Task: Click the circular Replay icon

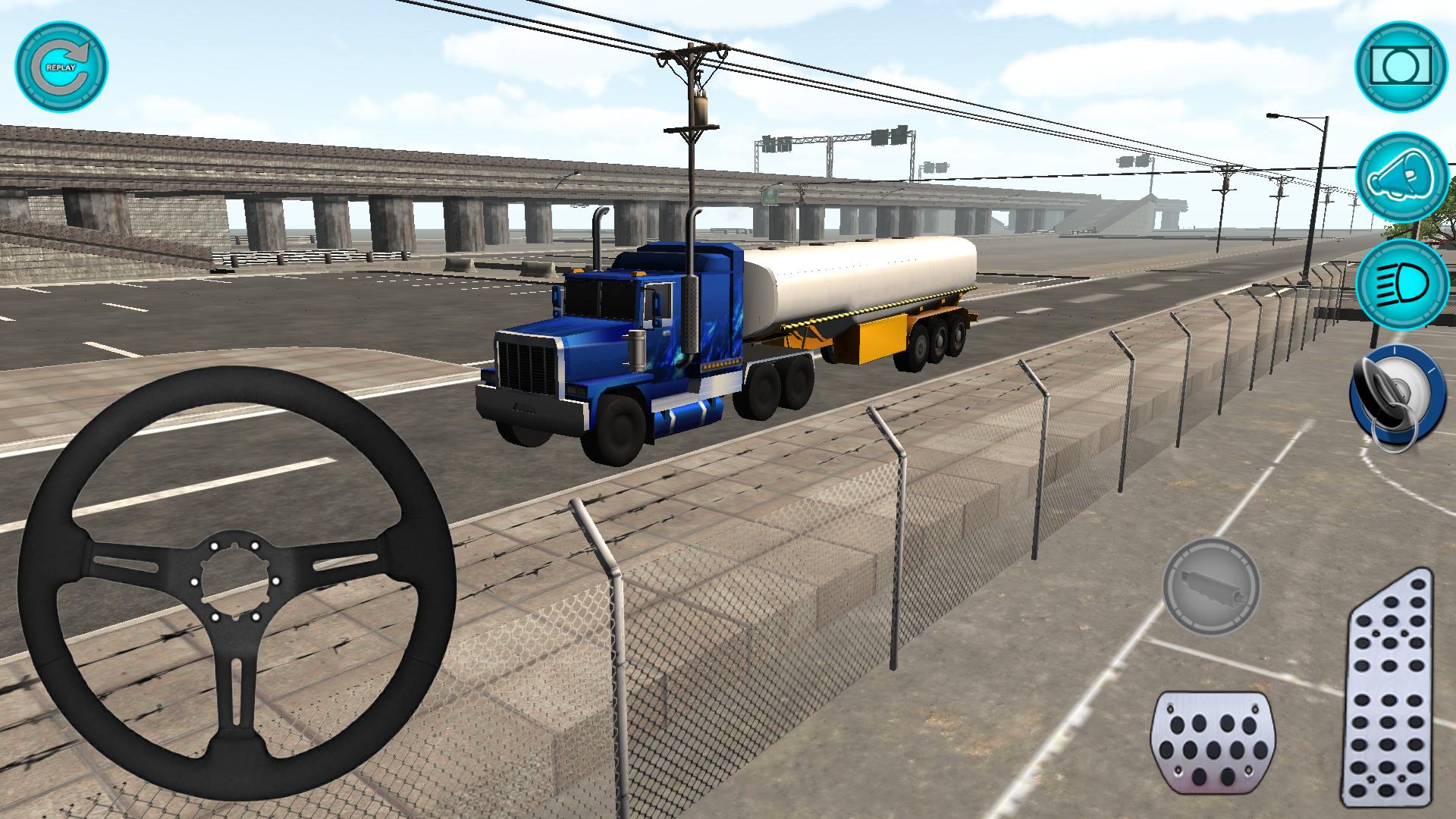Action: point(64,68)
